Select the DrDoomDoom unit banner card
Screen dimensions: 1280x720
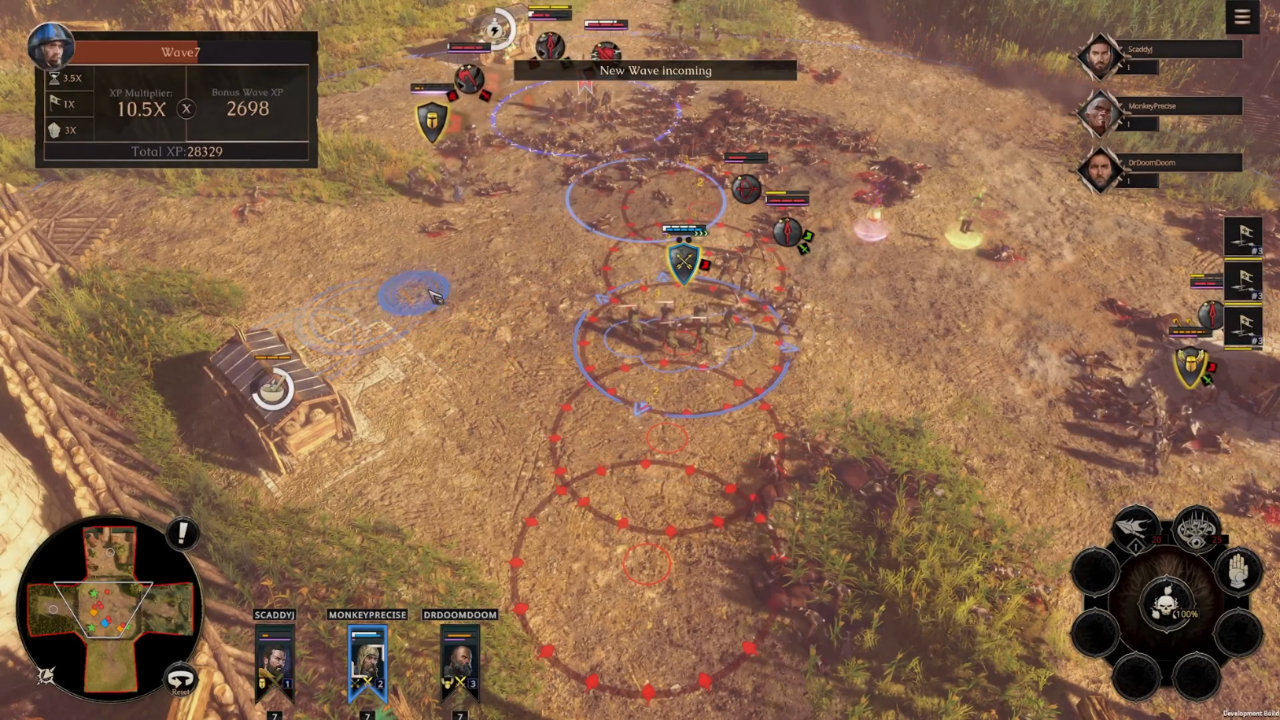coord(459,662)
